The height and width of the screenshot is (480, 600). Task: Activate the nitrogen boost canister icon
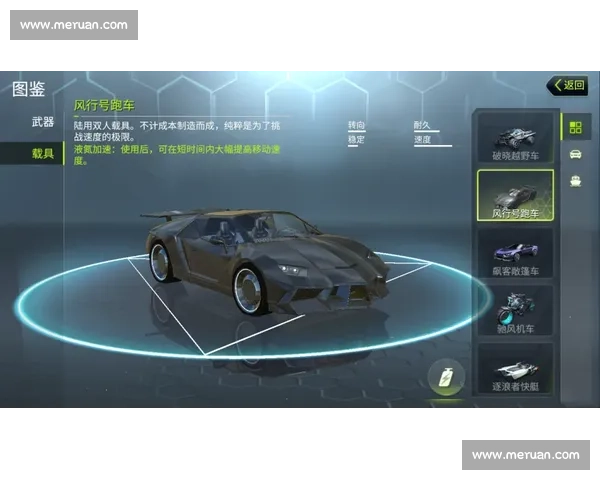[446, 379]
